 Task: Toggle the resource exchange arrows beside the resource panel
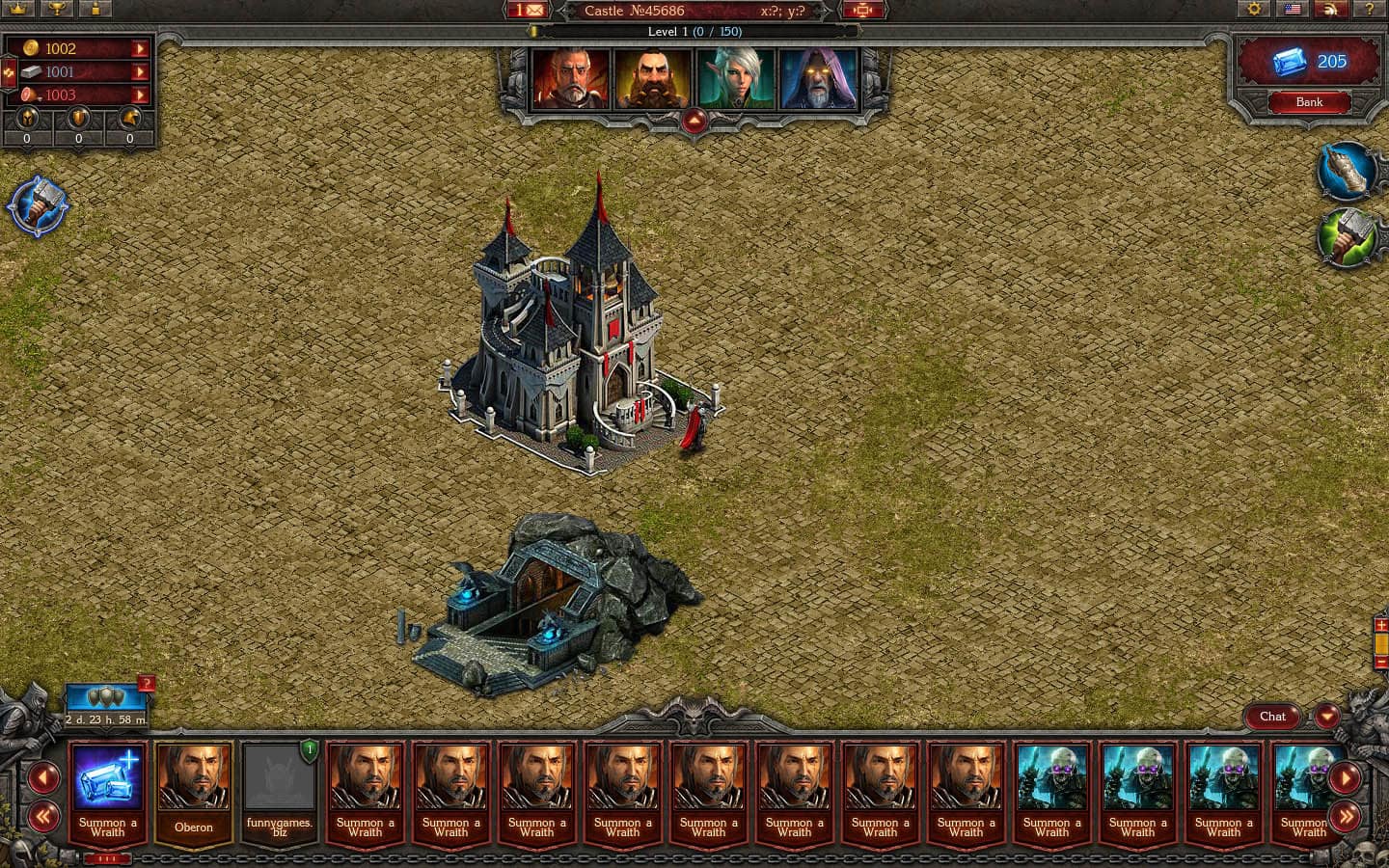9,72
